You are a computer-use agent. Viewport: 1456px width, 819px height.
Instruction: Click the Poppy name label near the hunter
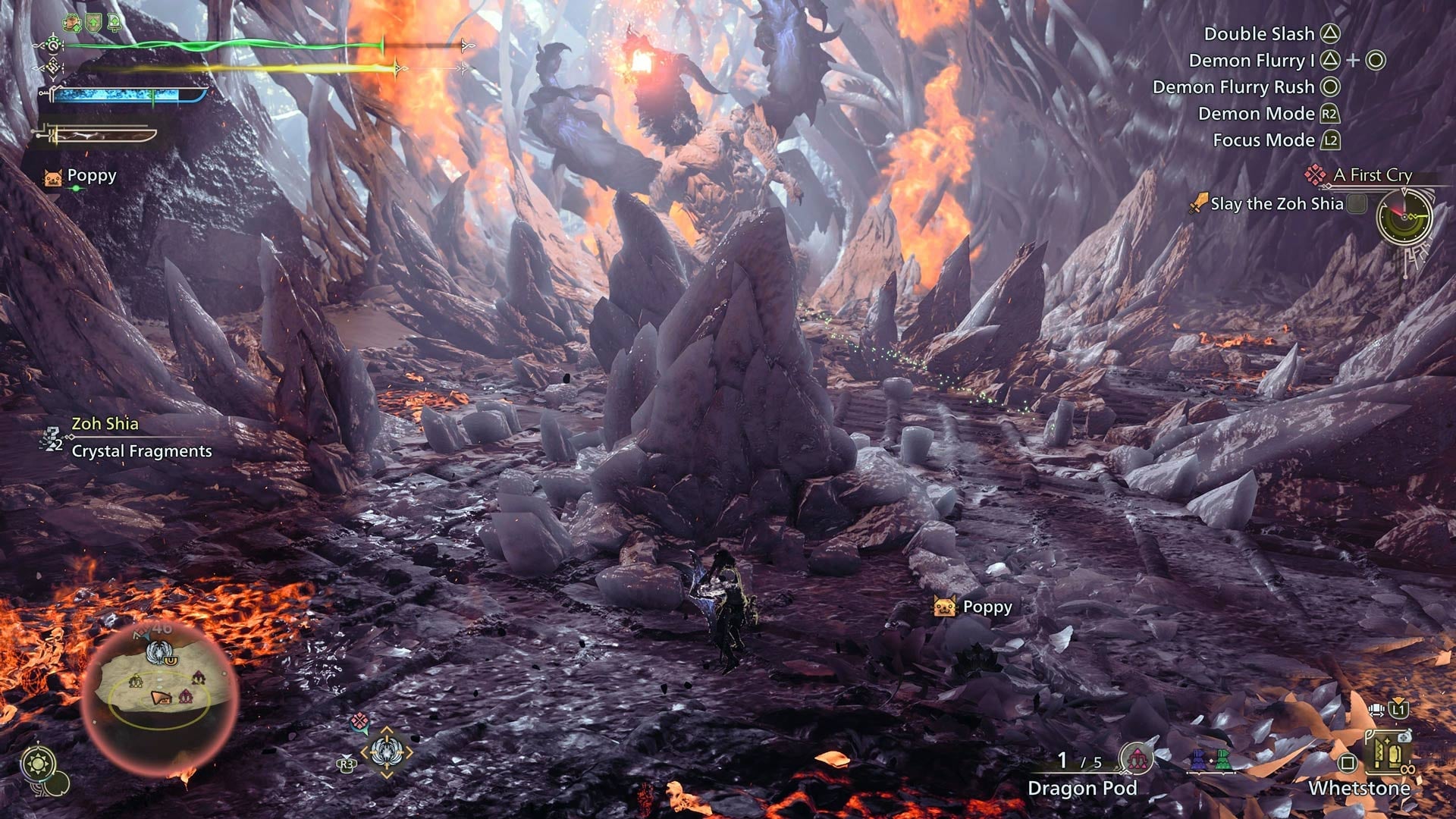click(986, 608)
